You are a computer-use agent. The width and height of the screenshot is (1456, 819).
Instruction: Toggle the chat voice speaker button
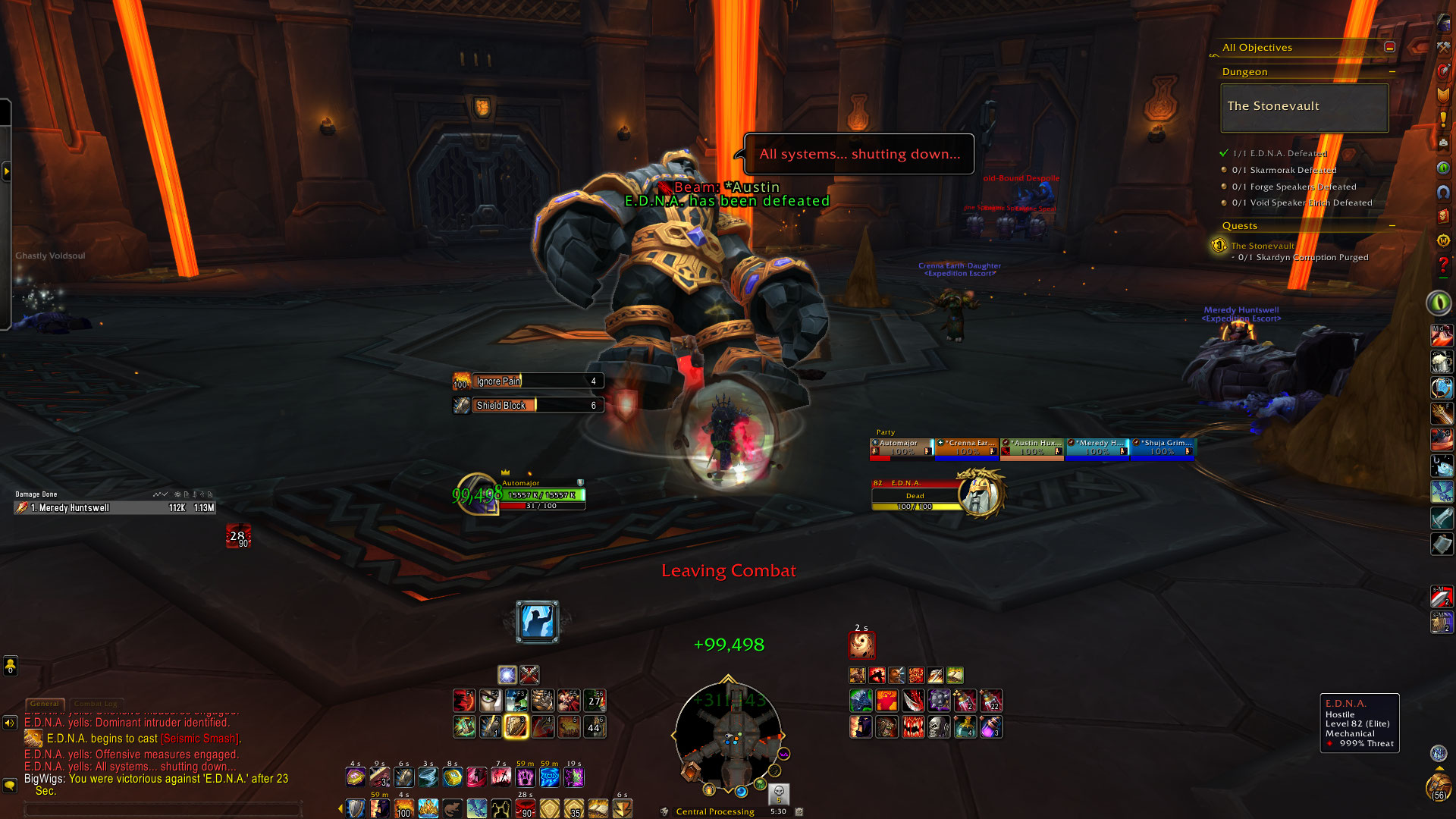pyautogui.click(x=10, y=723)
